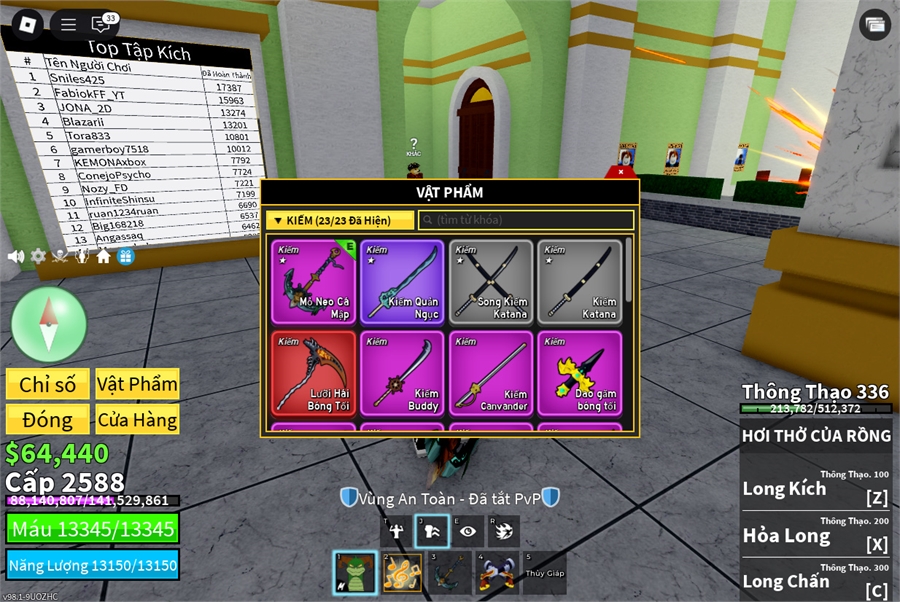Image resolution: width=900 pixels, height=602 pixels.
Task: Open the KIẾM category dropdown
Action: 341,220
